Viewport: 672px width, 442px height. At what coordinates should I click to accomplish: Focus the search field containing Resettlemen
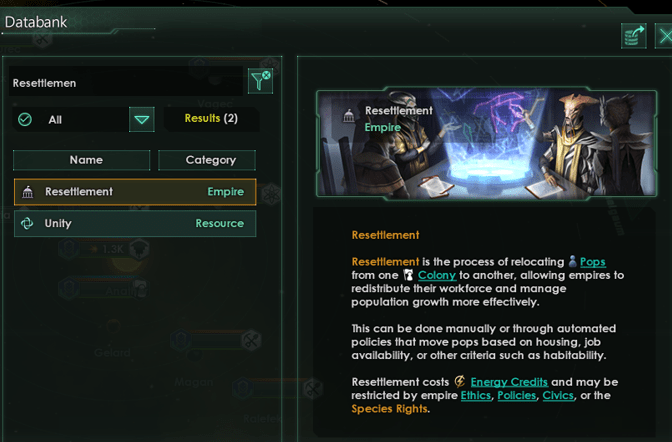coord(125,83)
